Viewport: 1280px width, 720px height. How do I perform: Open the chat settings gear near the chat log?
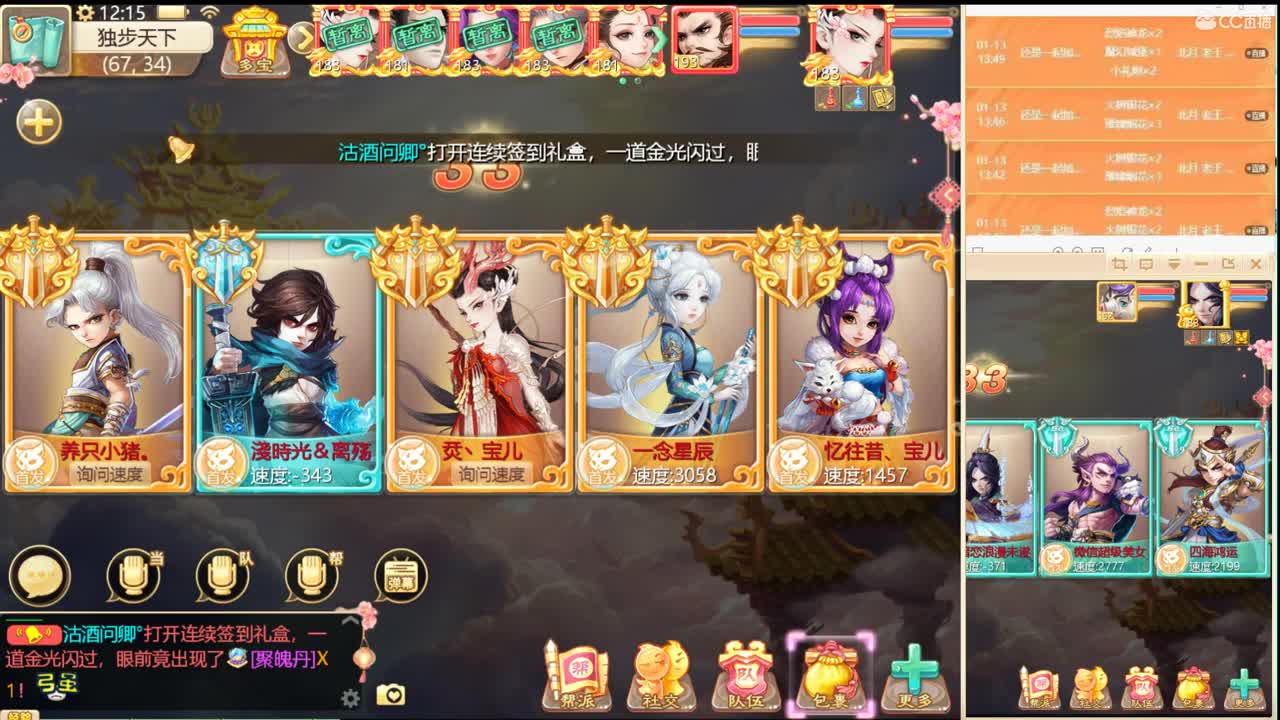[348, 698]
